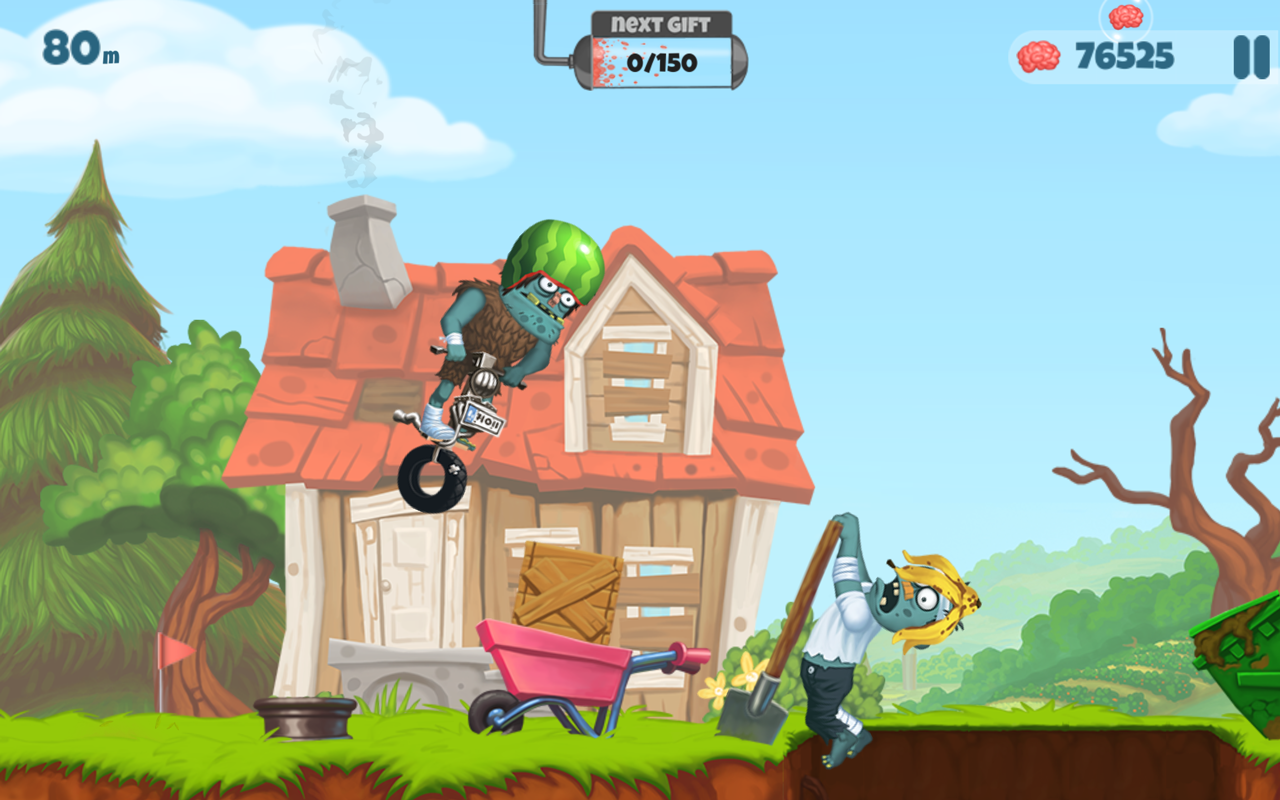Tap the brain floating in the bubble
This screenshot has width=1280, height=800.
click(1128, 18)
